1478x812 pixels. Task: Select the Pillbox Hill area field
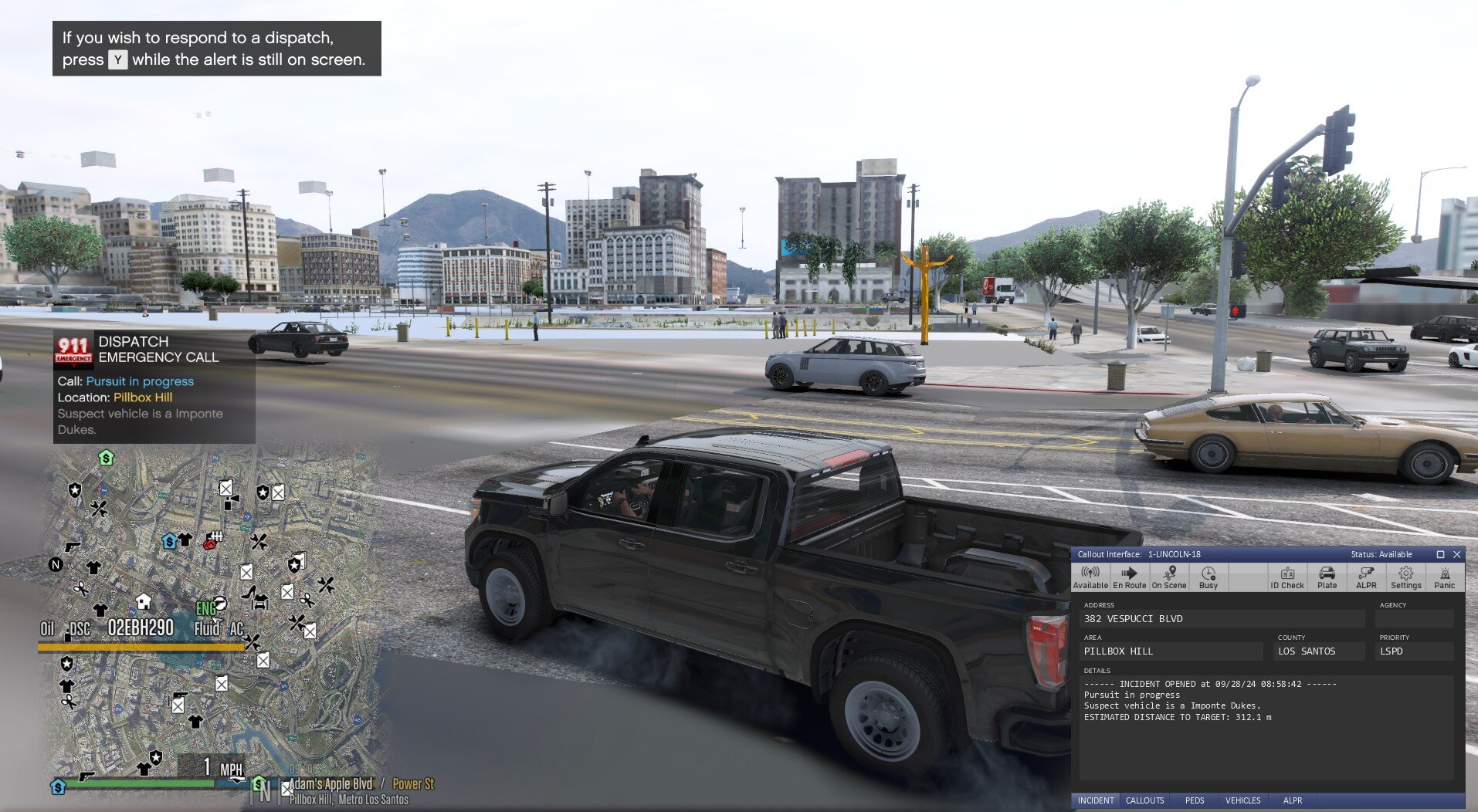point(1171,651)
